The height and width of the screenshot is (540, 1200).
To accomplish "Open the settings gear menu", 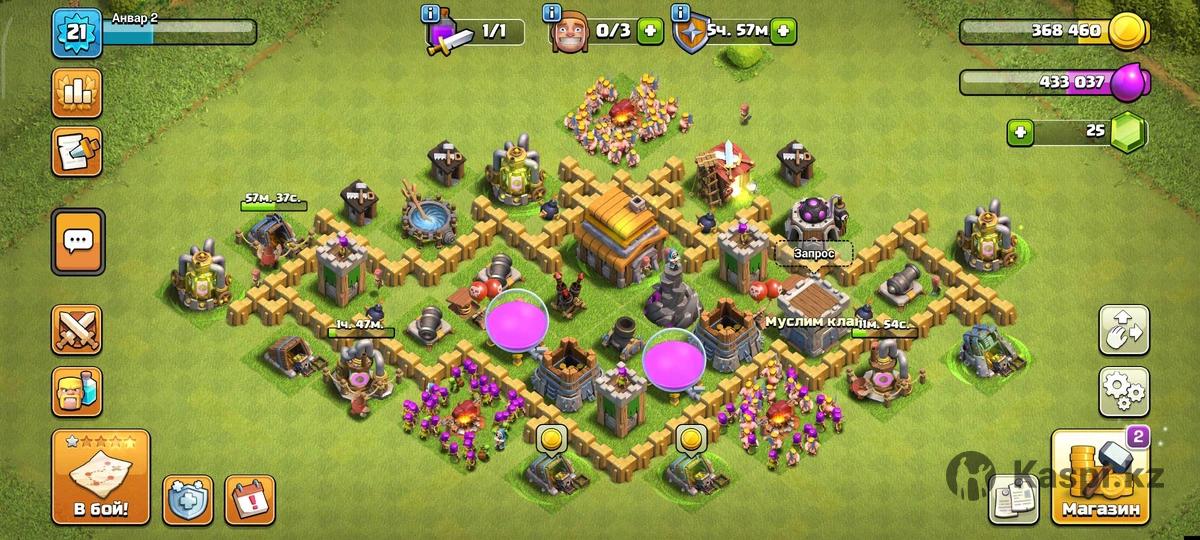I will (x=1124, y=392).
